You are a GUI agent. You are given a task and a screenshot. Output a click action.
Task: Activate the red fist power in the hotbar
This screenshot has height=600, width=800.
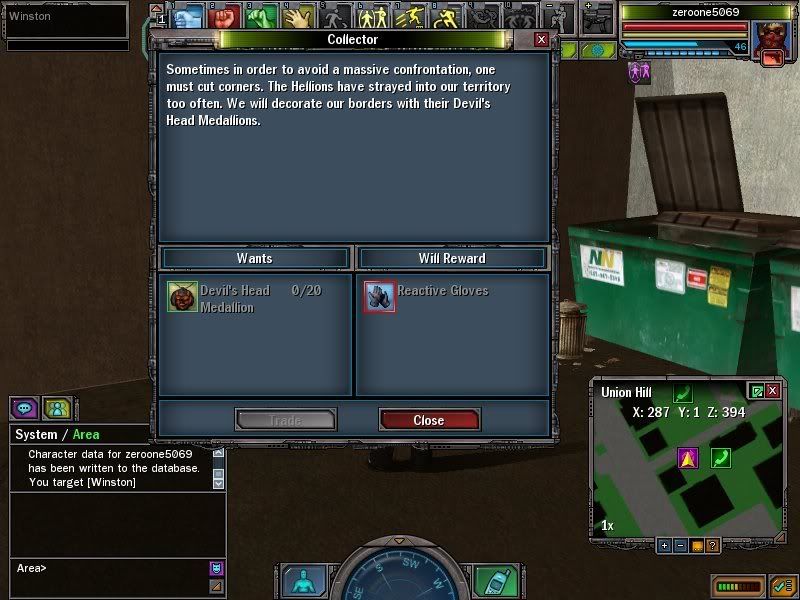pos(224,17)
